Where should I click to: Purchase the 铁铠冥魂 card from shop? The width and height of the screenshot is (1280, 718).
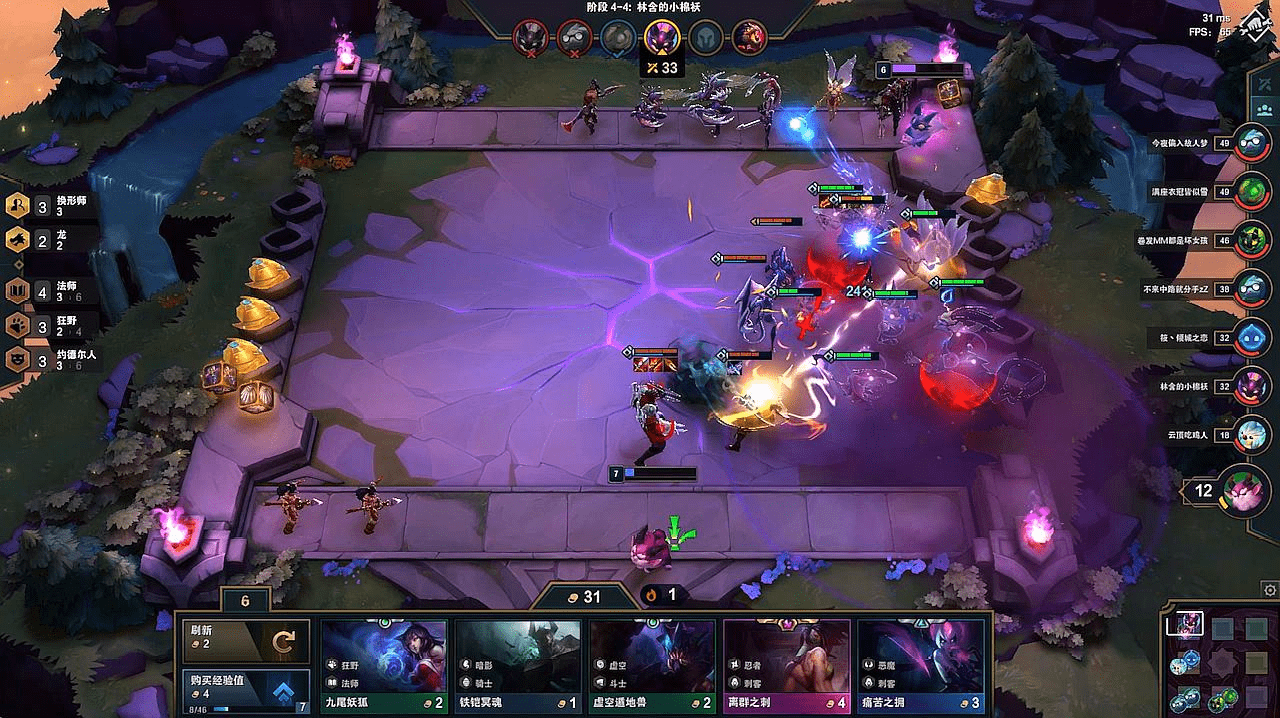[x=518, y=665]
